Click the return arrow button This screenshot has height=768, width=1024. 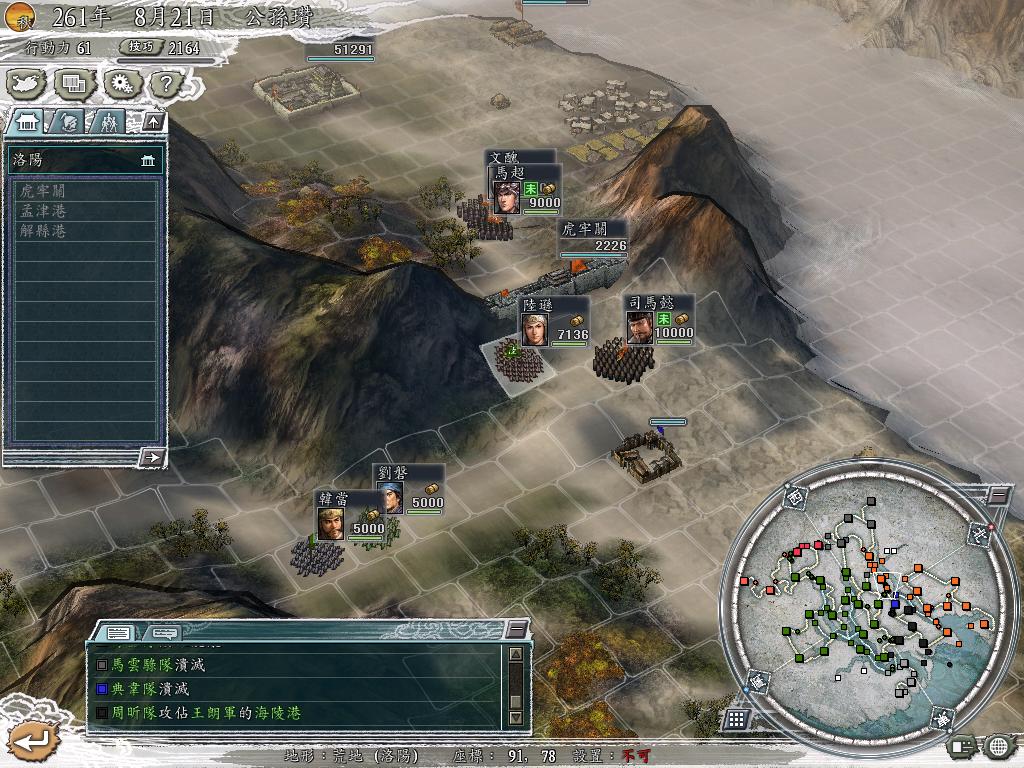(31, 740)
